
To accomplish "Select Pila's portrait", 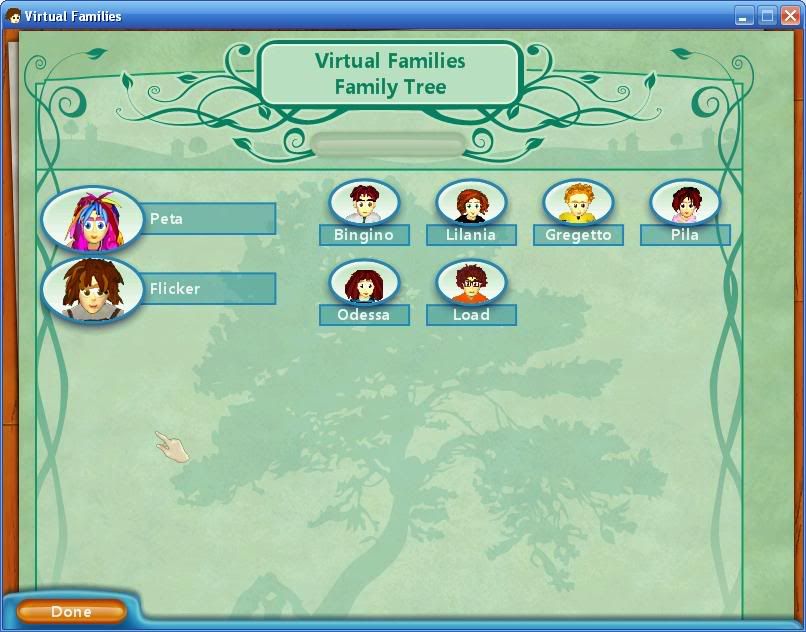I will (x=685, y=203).
